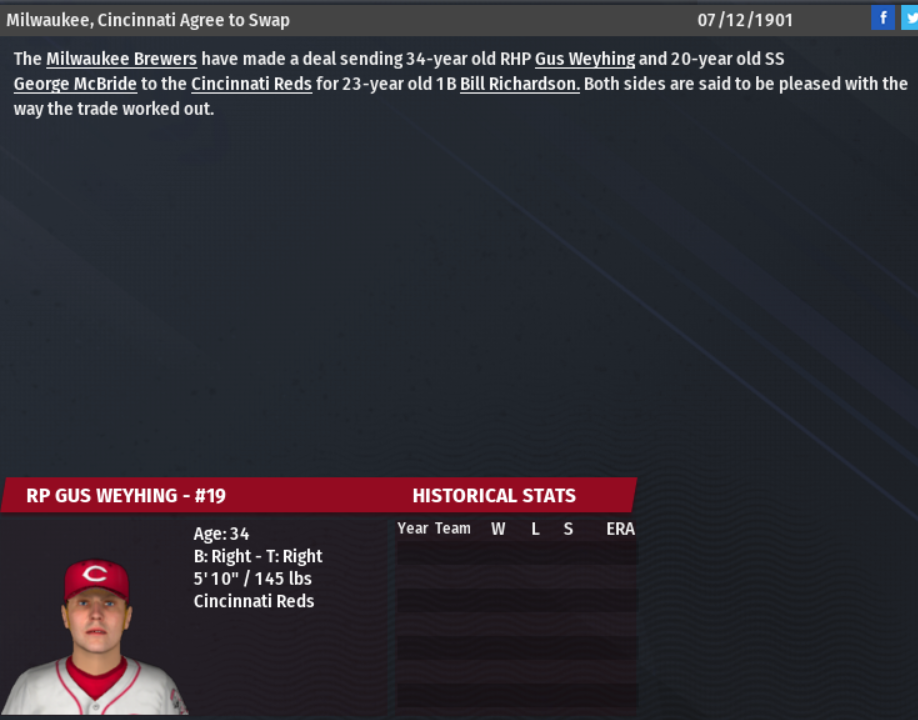The width and height of the screenshot is (918, 720).
Task: Share this news story on Facebook
Action: click(x=882, y=18)
